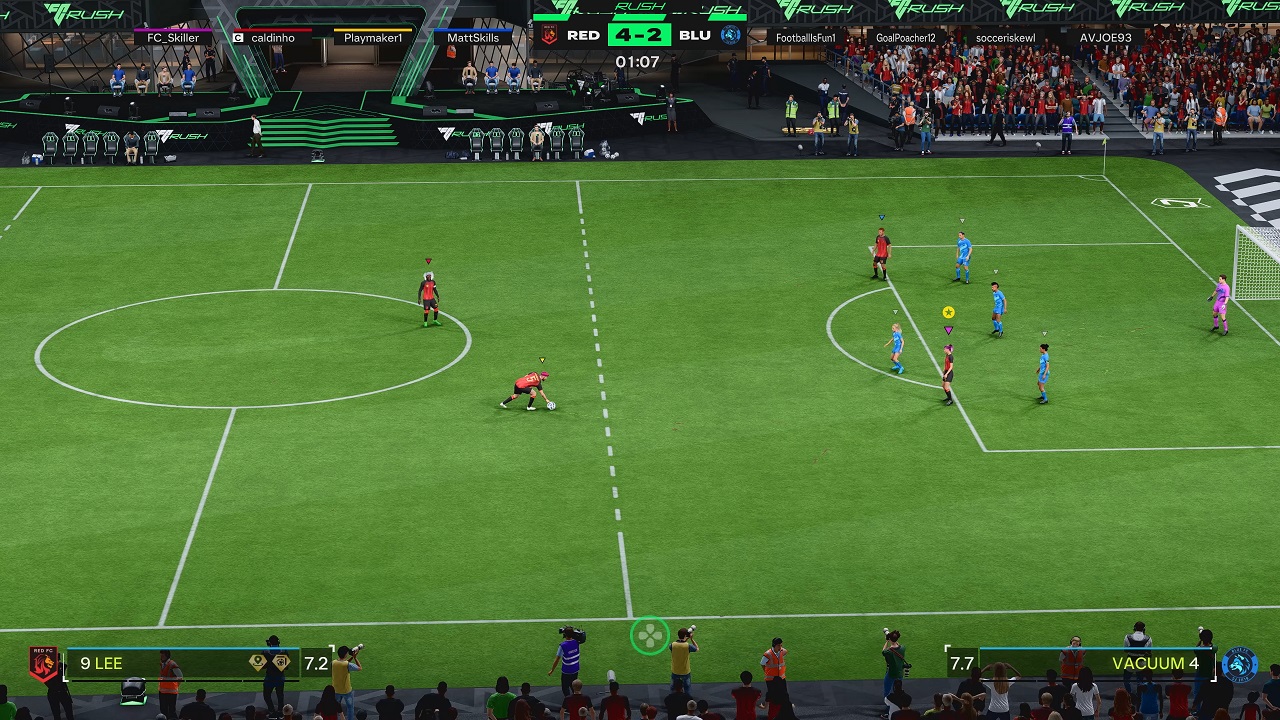
Task: Select the AVJOE93 player name tag
Action: point(1105,38)
